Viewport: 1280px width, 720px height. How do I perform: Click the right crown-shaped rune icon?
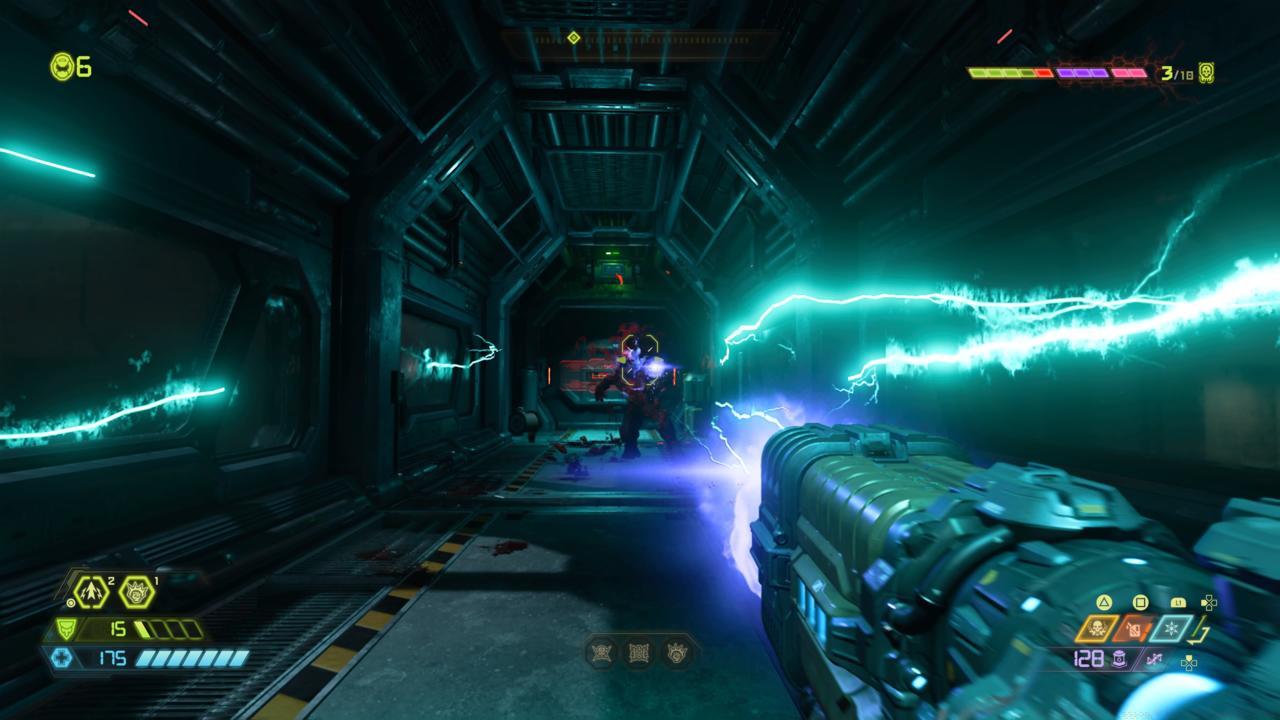point(676,653)
